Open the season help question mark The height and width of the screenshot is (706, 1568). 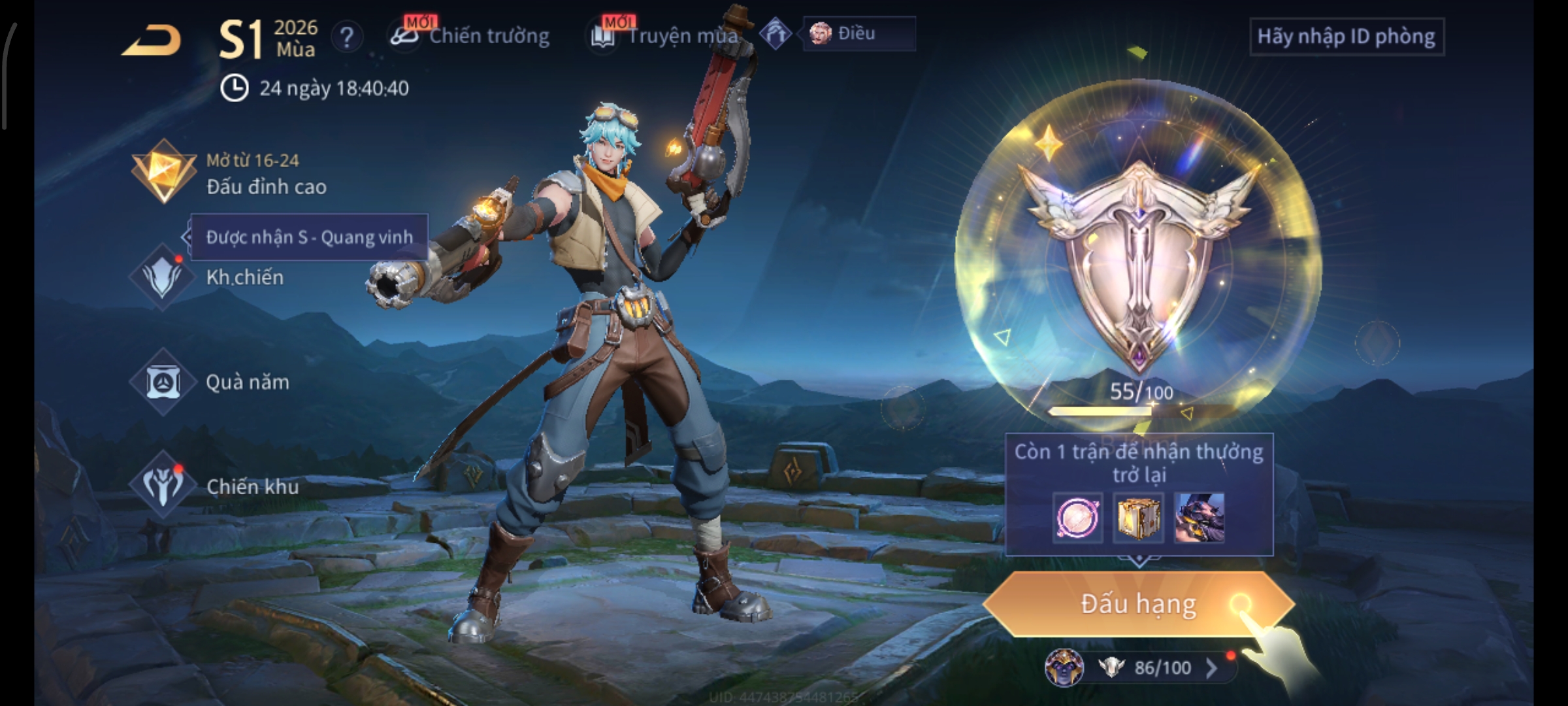(347, 37)
